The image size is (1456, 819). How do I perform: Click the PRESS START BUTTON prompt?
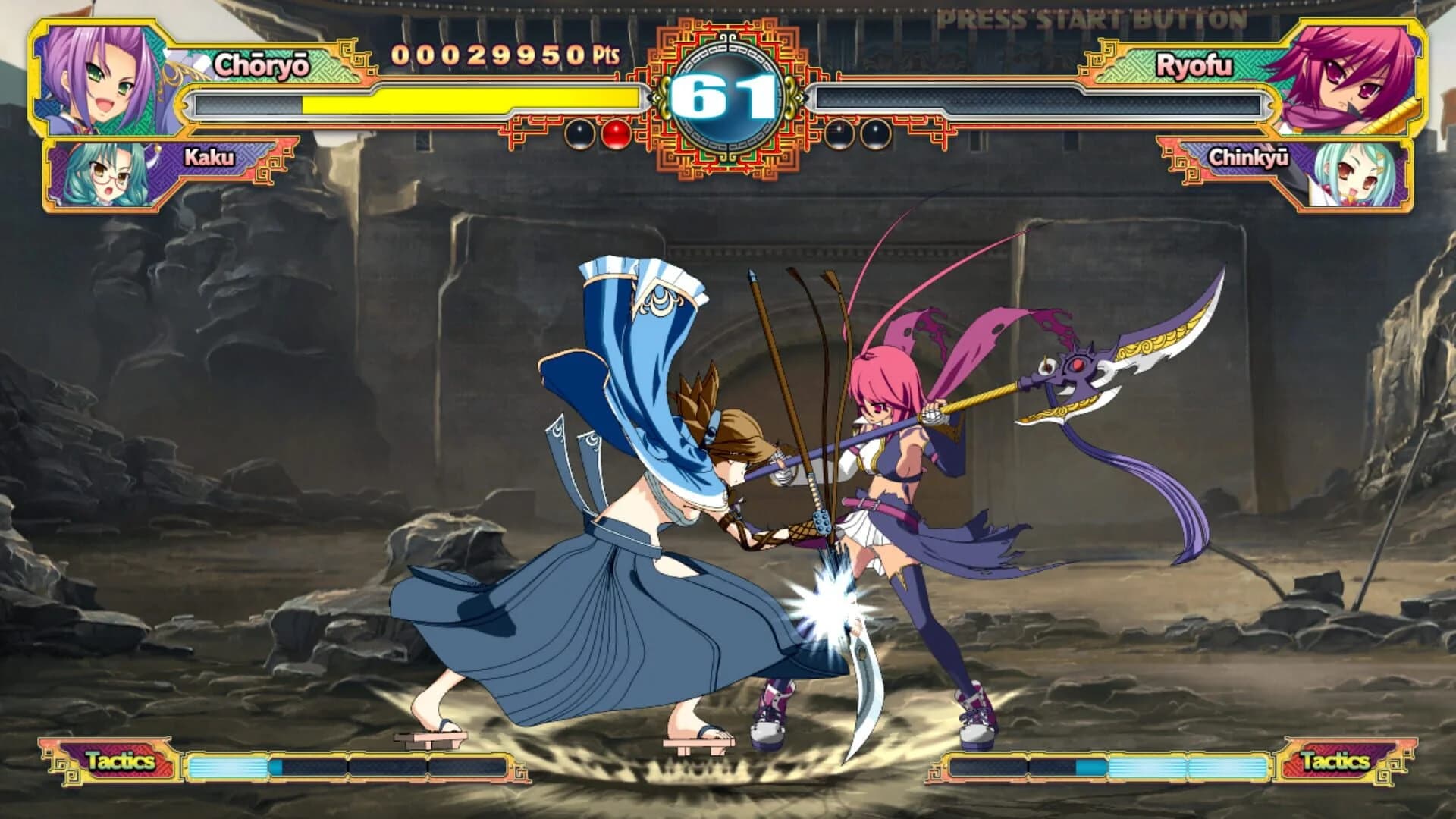coord(1080,17)
